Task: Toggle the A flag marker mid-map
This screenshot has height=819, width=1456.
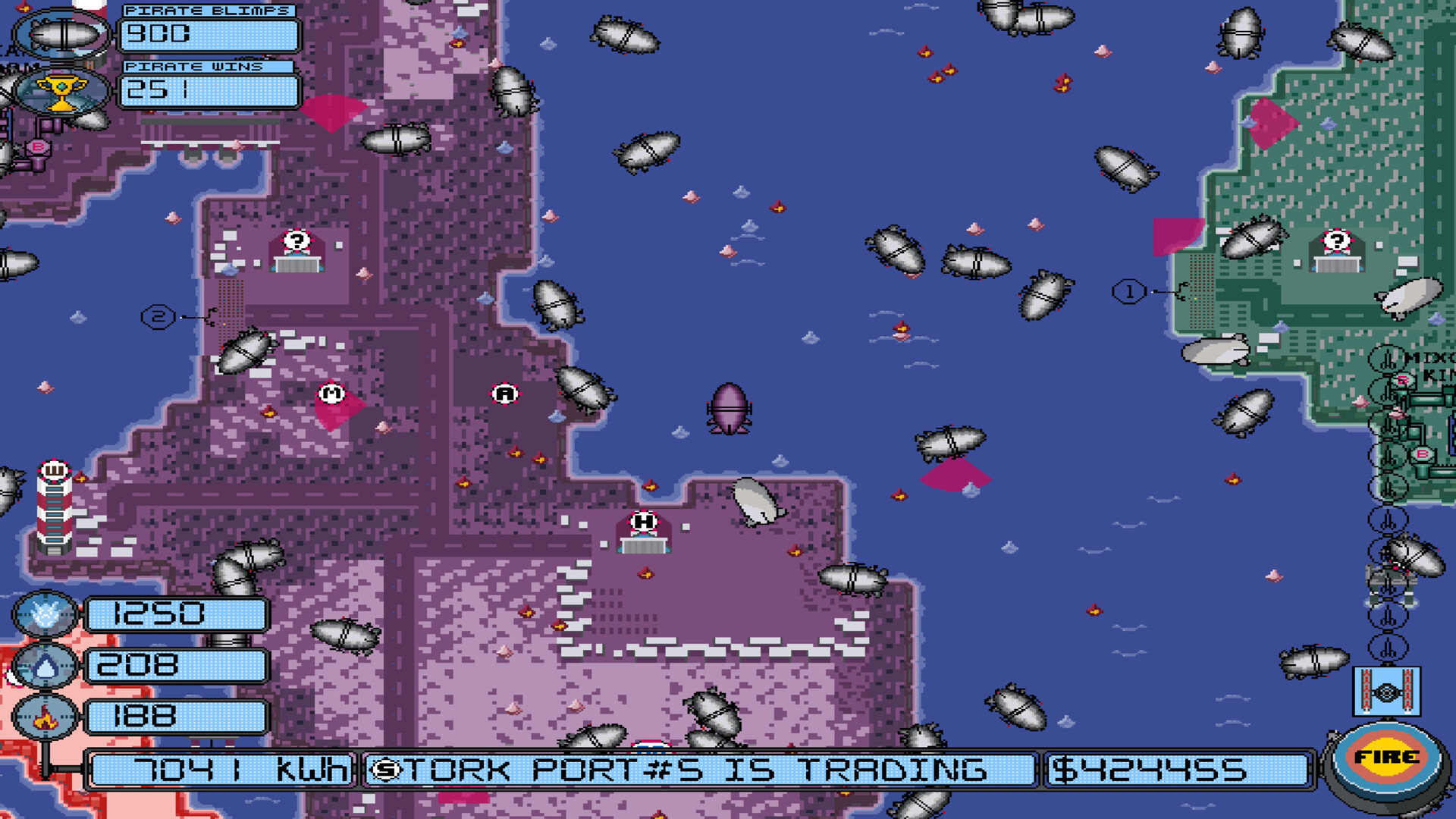Action: tap(502, 394)
